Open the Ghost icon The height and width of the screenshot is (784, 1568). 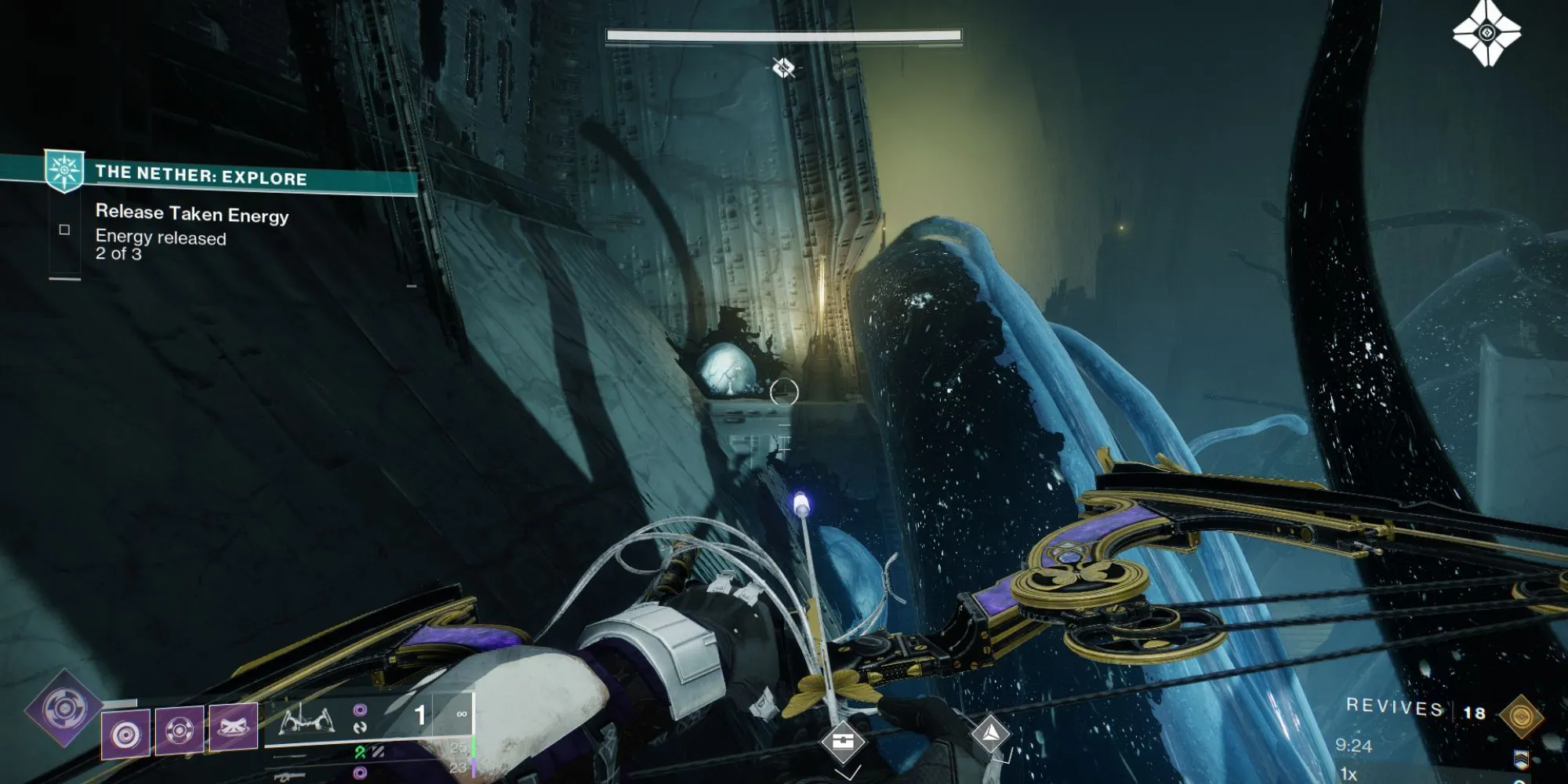click(1486, 33)
